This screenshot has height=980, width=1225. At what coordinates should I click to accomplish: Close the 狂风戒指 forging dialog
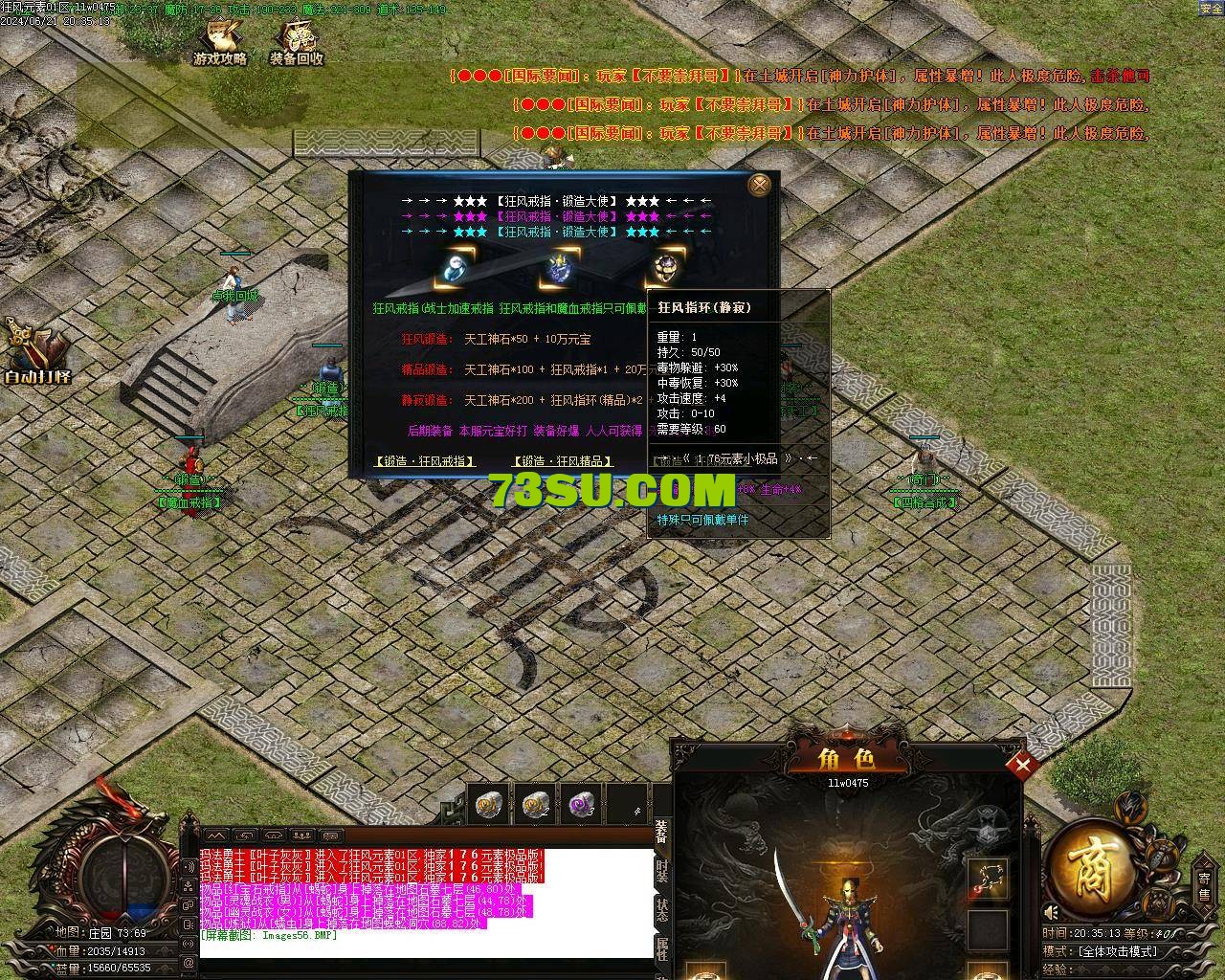click(x=761, y=185)
